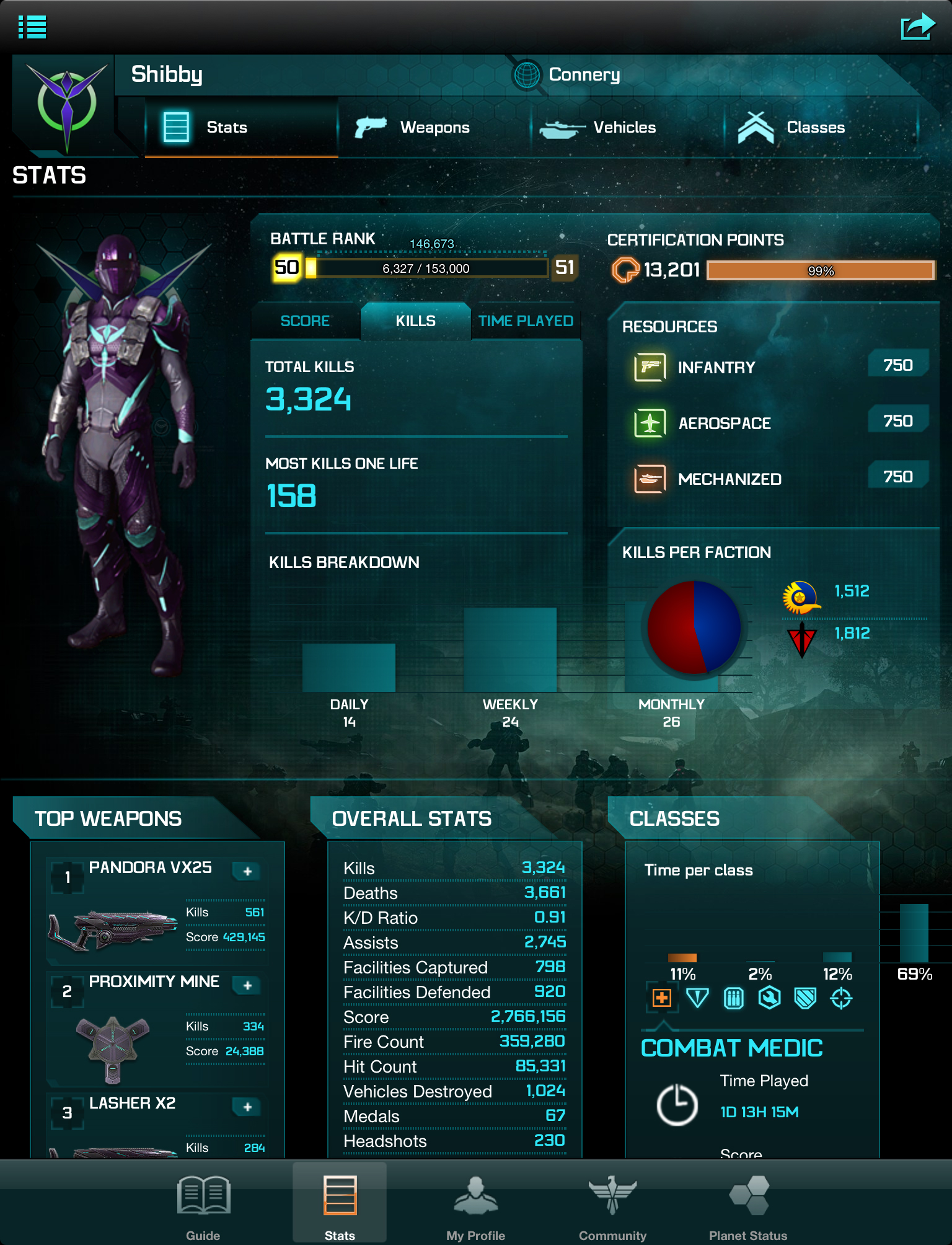Open the Vehicles section
952x1245 pixels.
[x=598, y=127]
